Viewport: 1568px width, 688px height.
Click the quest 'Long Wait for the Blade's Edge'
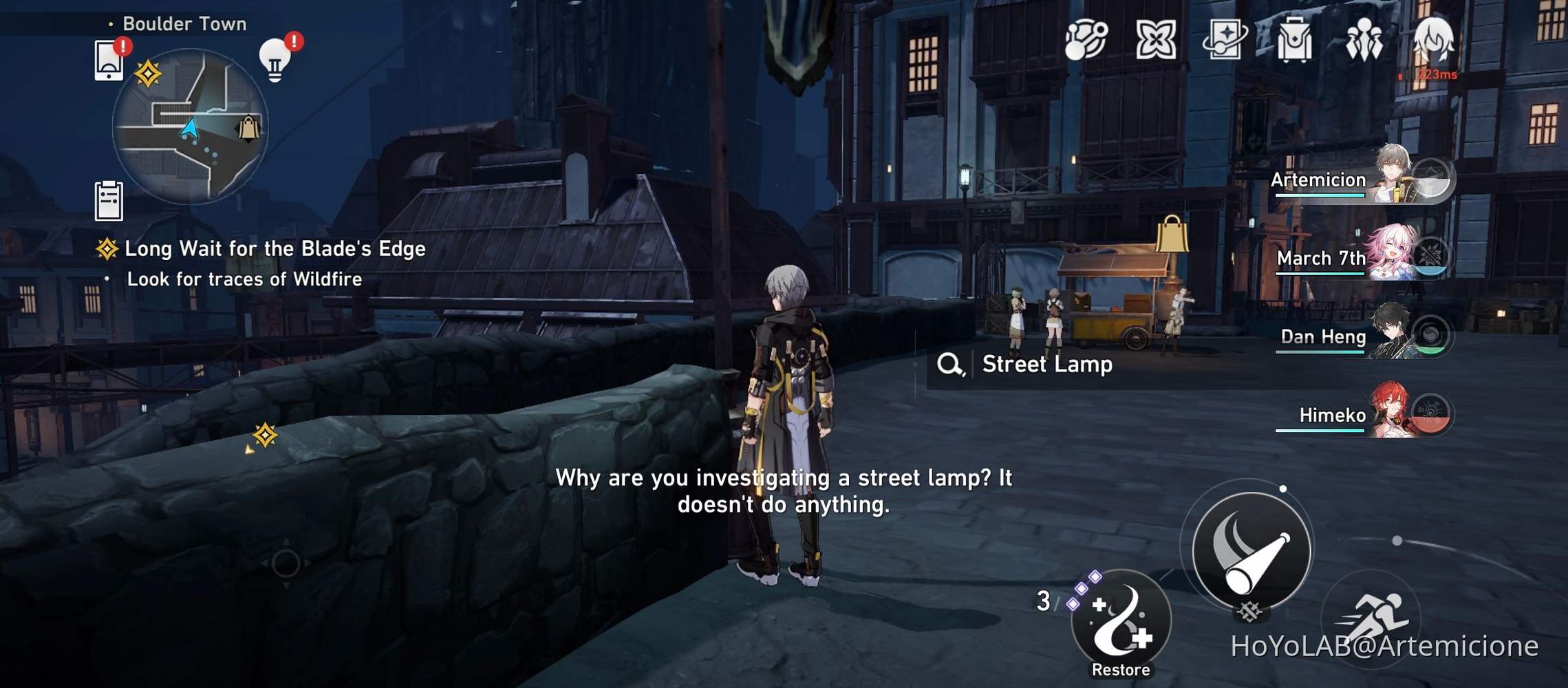(x=274, y=249)
